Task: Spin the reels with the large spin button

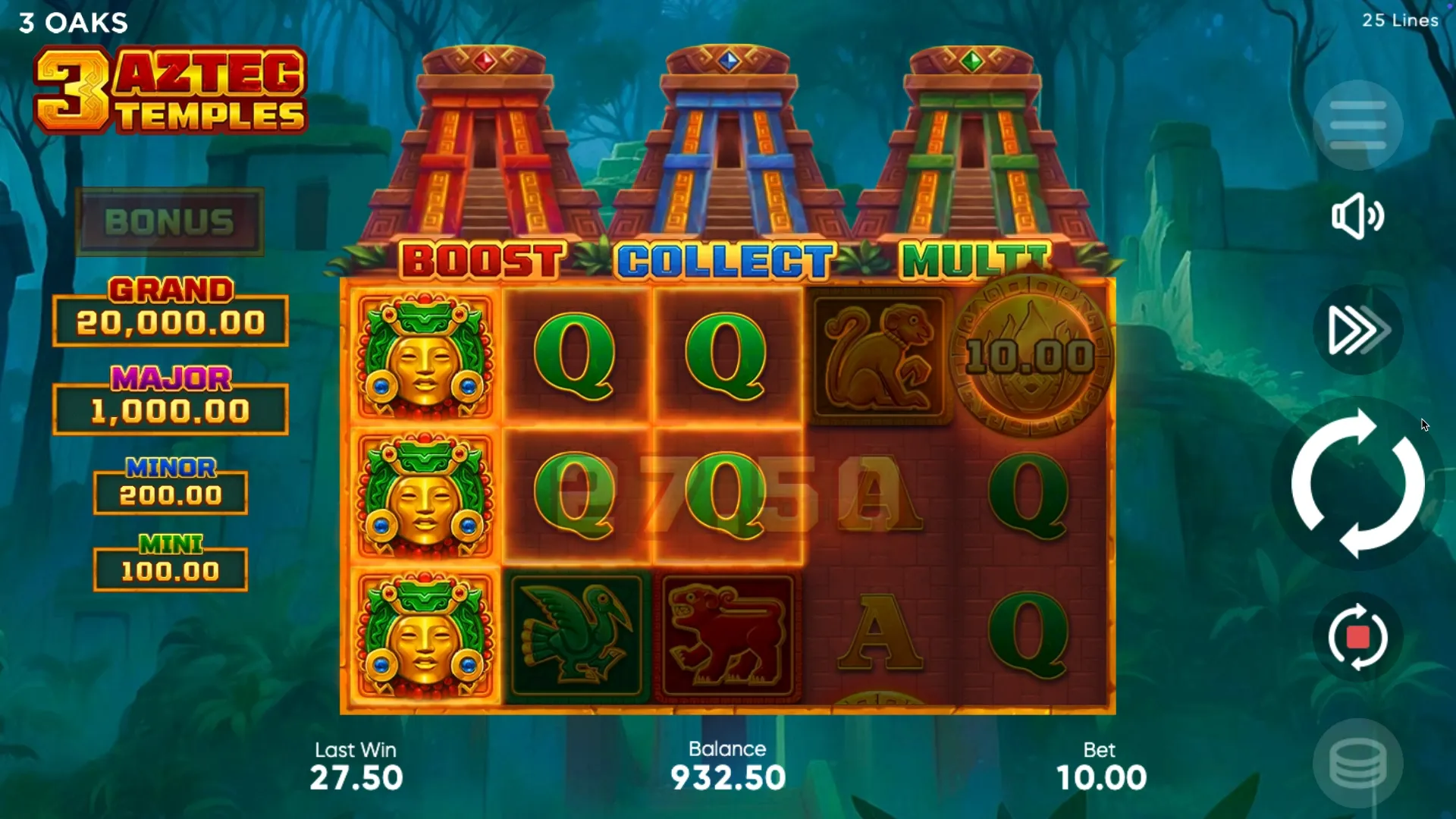Action: [1357, 484]
